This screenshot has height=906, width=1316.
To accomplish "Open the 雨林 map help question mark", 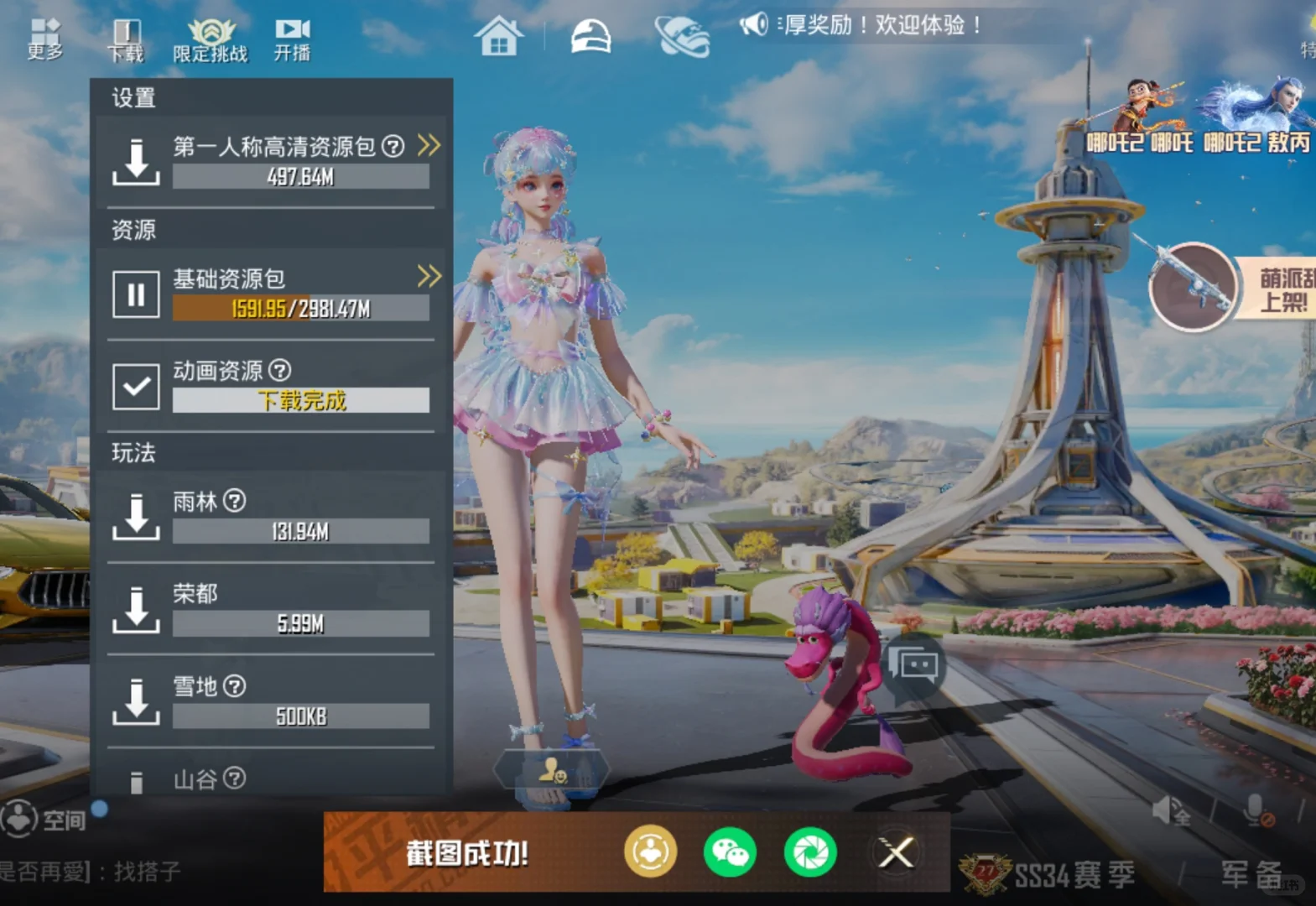I will [236, 501].
